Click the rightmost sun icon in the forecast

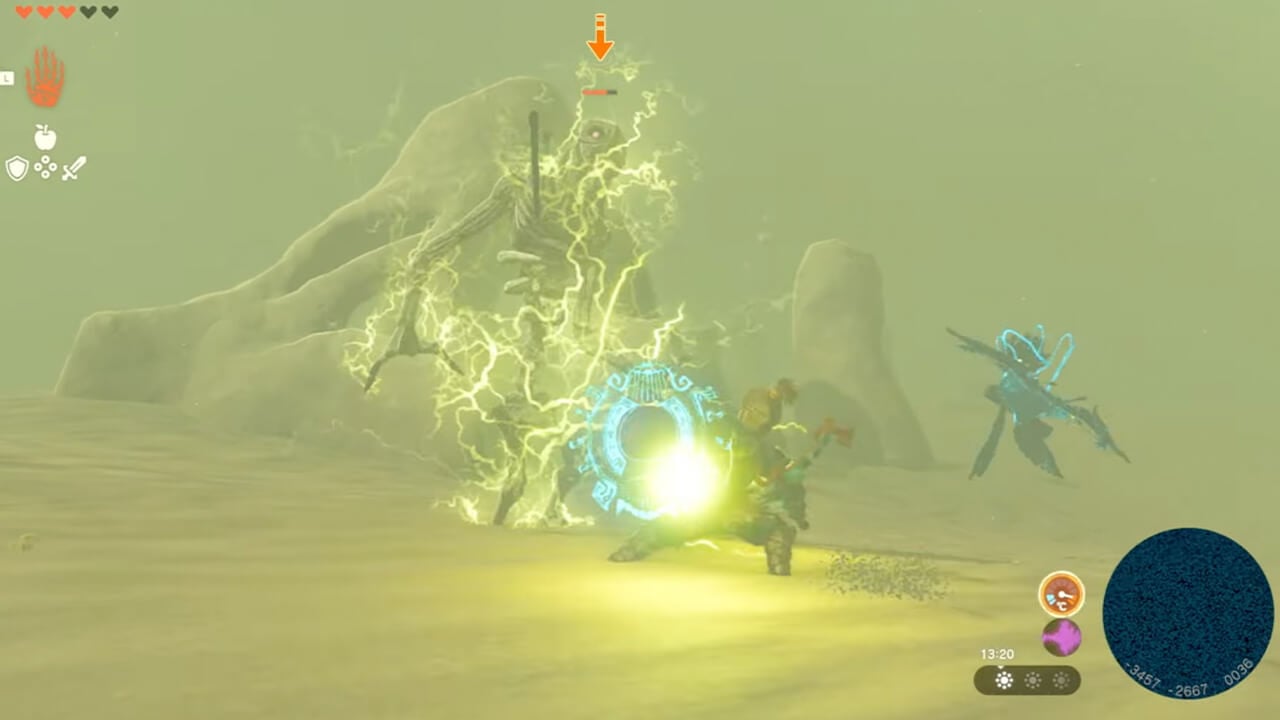point(1062,681)
